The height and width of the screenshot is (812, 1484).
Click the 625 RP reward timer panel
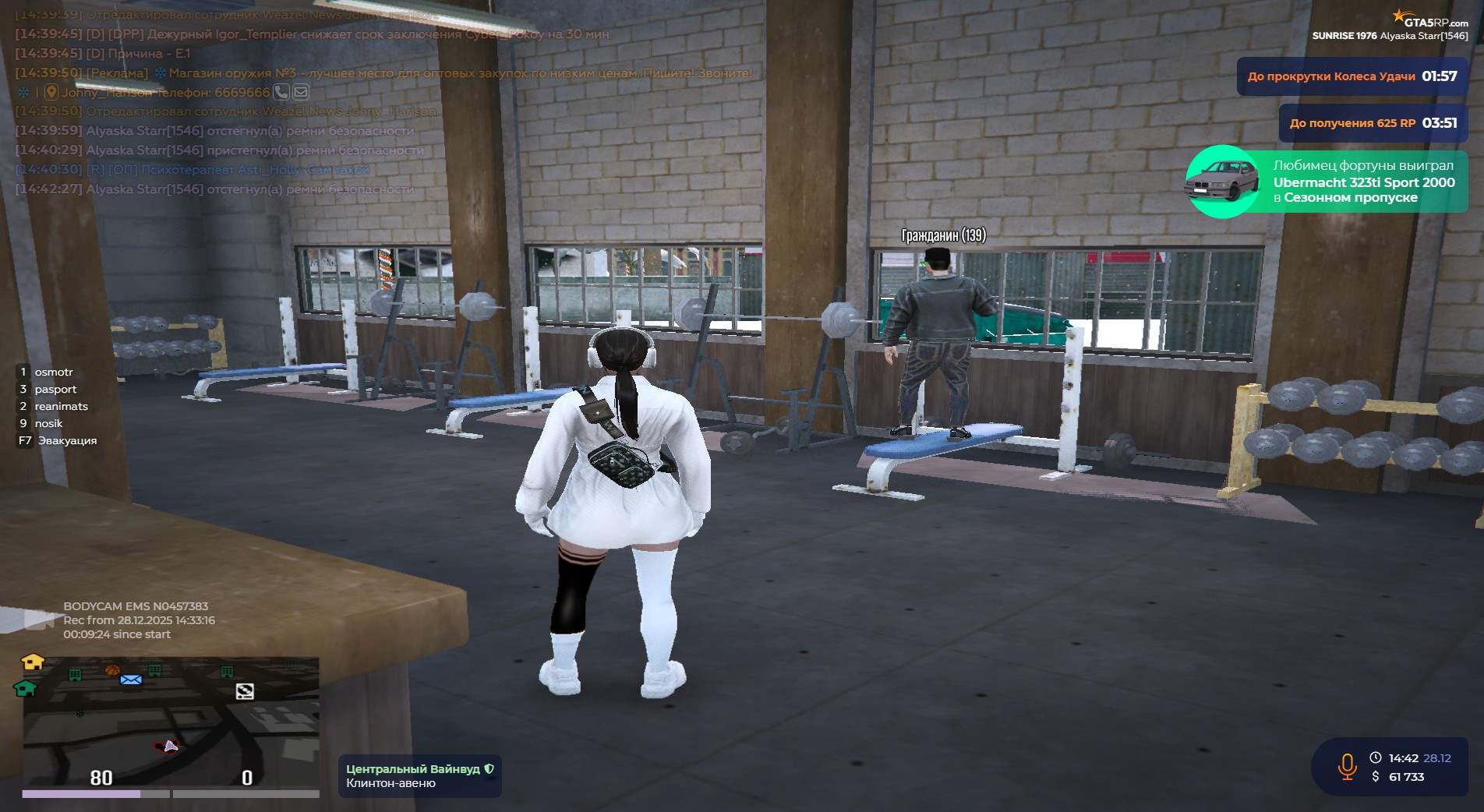(x=1373, y=123)
